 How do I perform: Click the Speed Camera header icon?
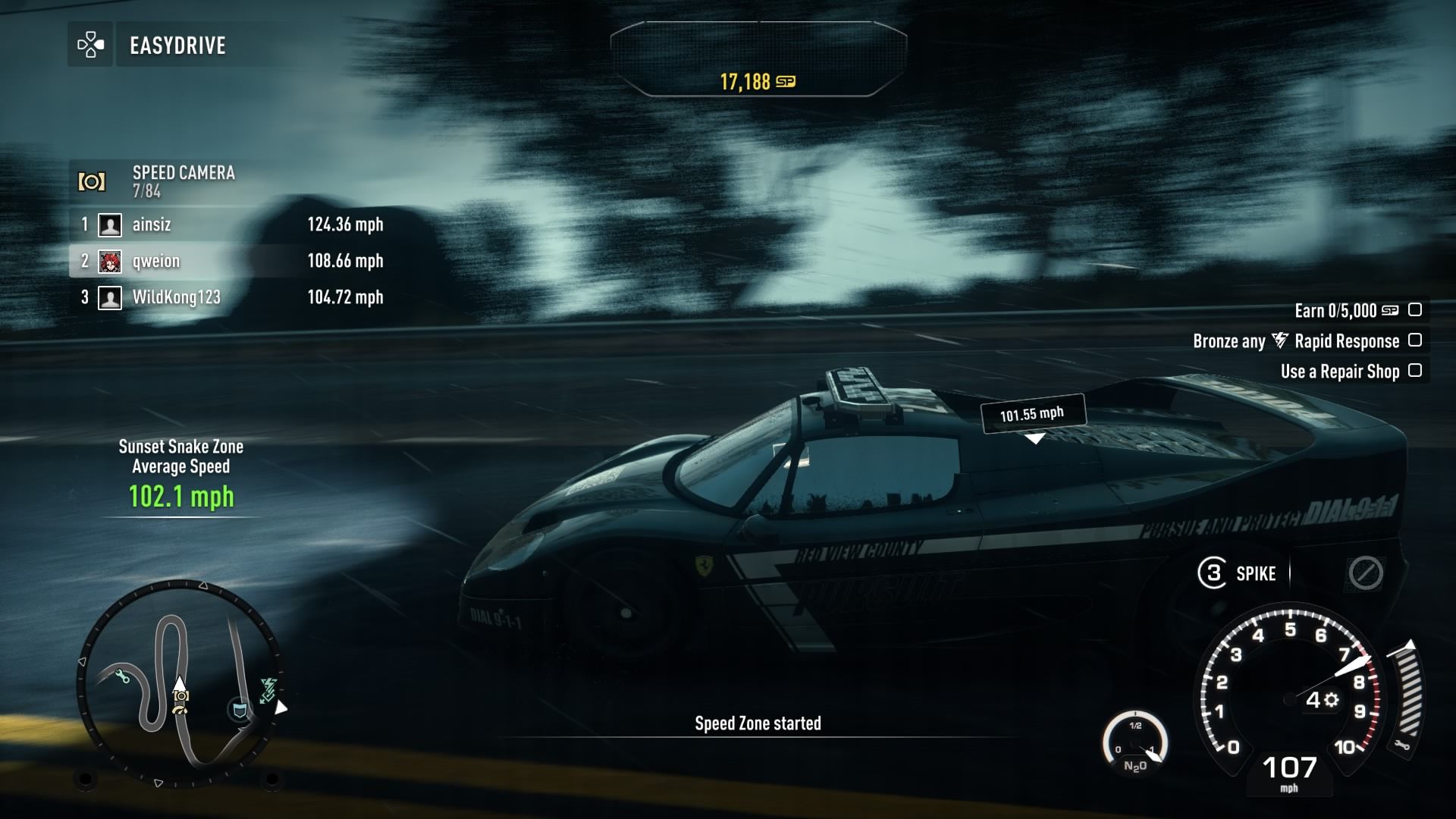tap(92, 182)
